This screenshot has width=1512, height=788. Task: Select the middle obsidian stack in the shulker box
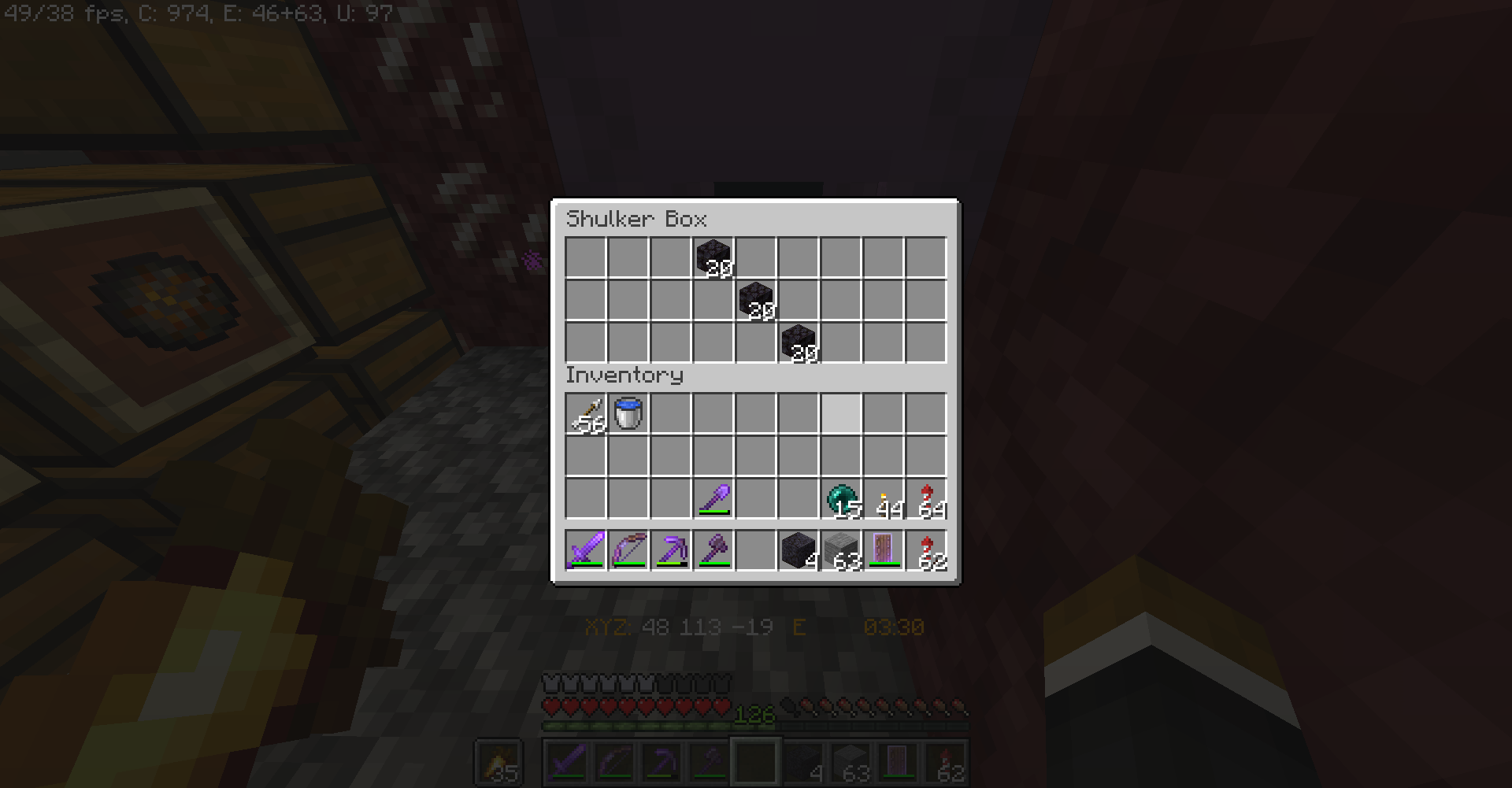756,299
